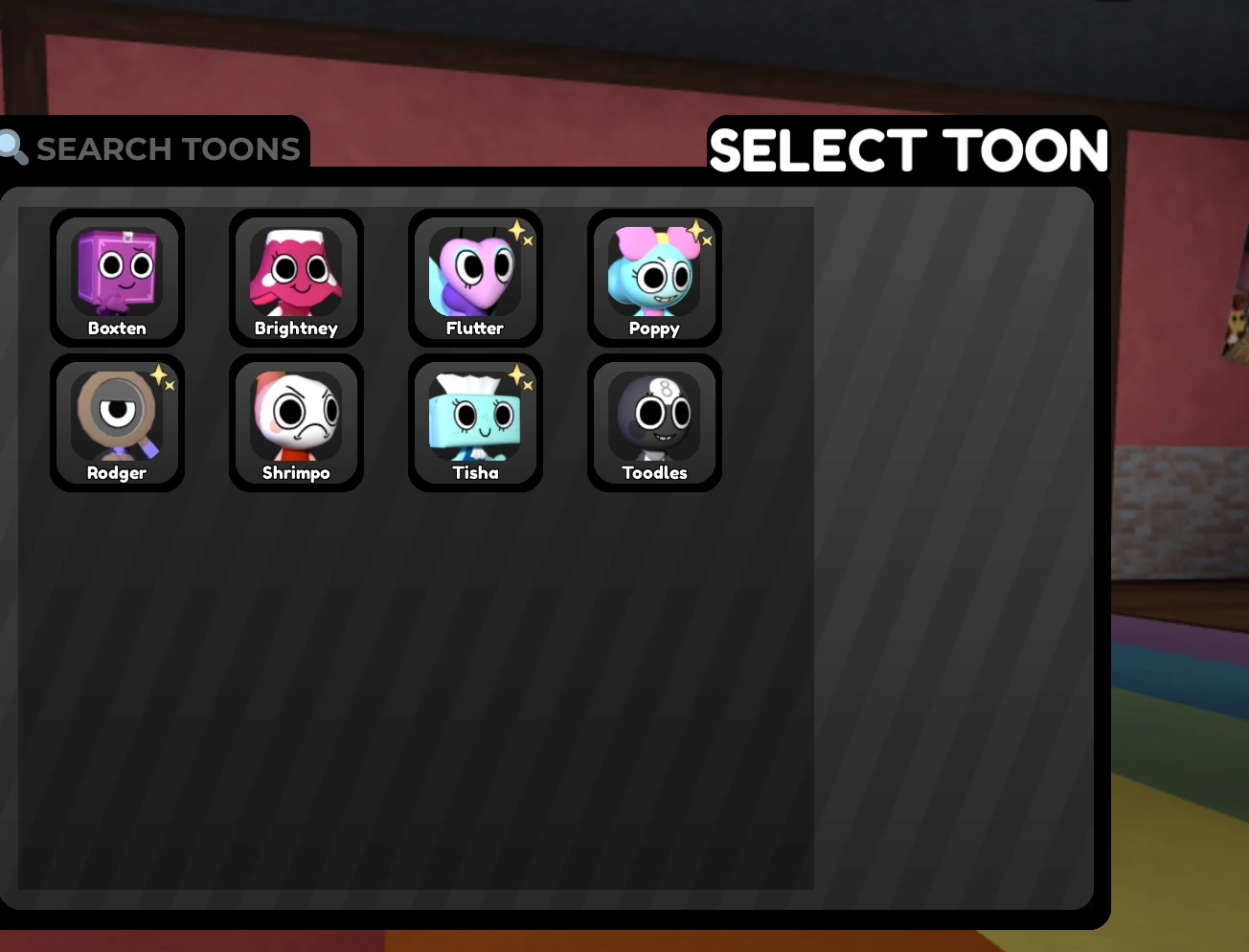Click the sparkle badge on Rodger's card
This screenshot has height=952, width=1249.
[x=159, y=374]
